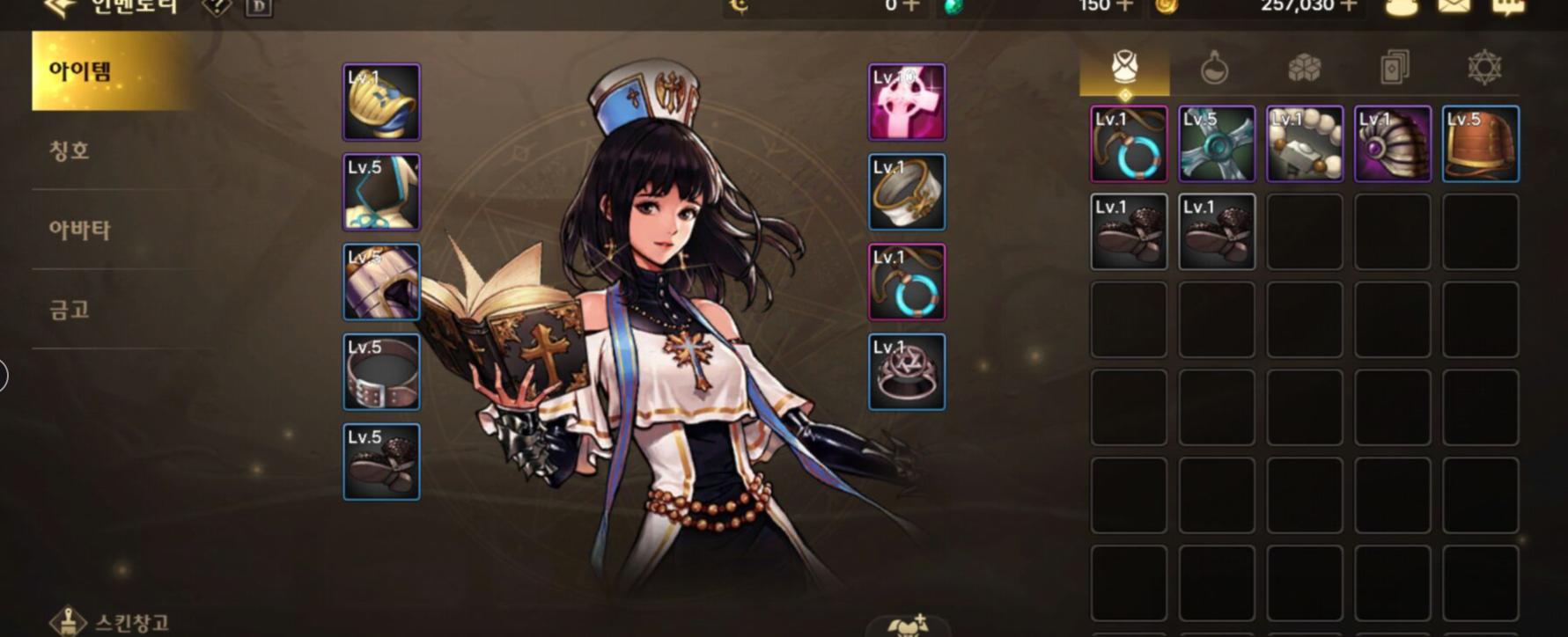Select the materials cube tab

(1307, 68)
